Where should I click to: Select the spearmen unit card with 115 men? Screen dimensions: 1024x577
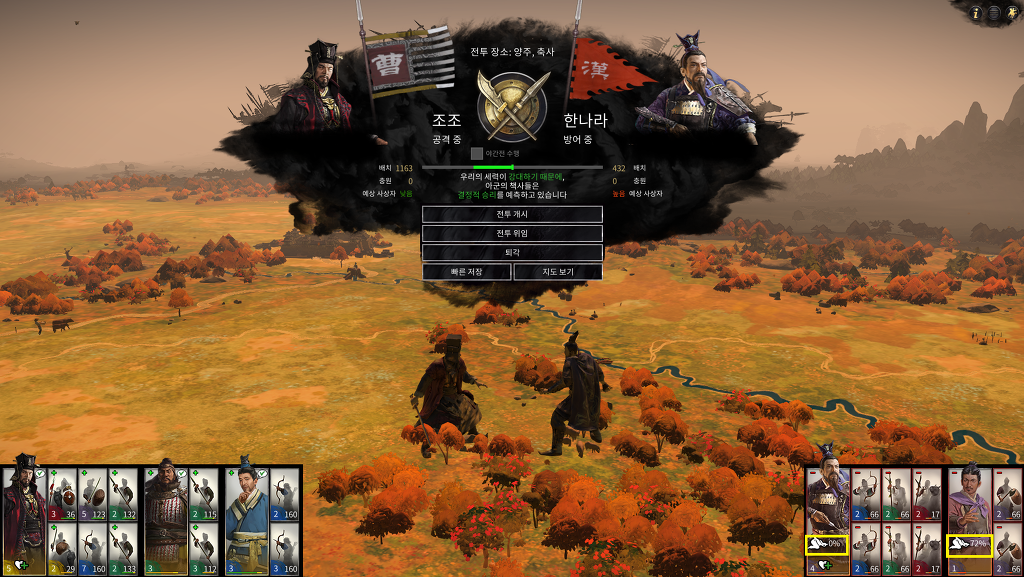click(x=204, y=493)
